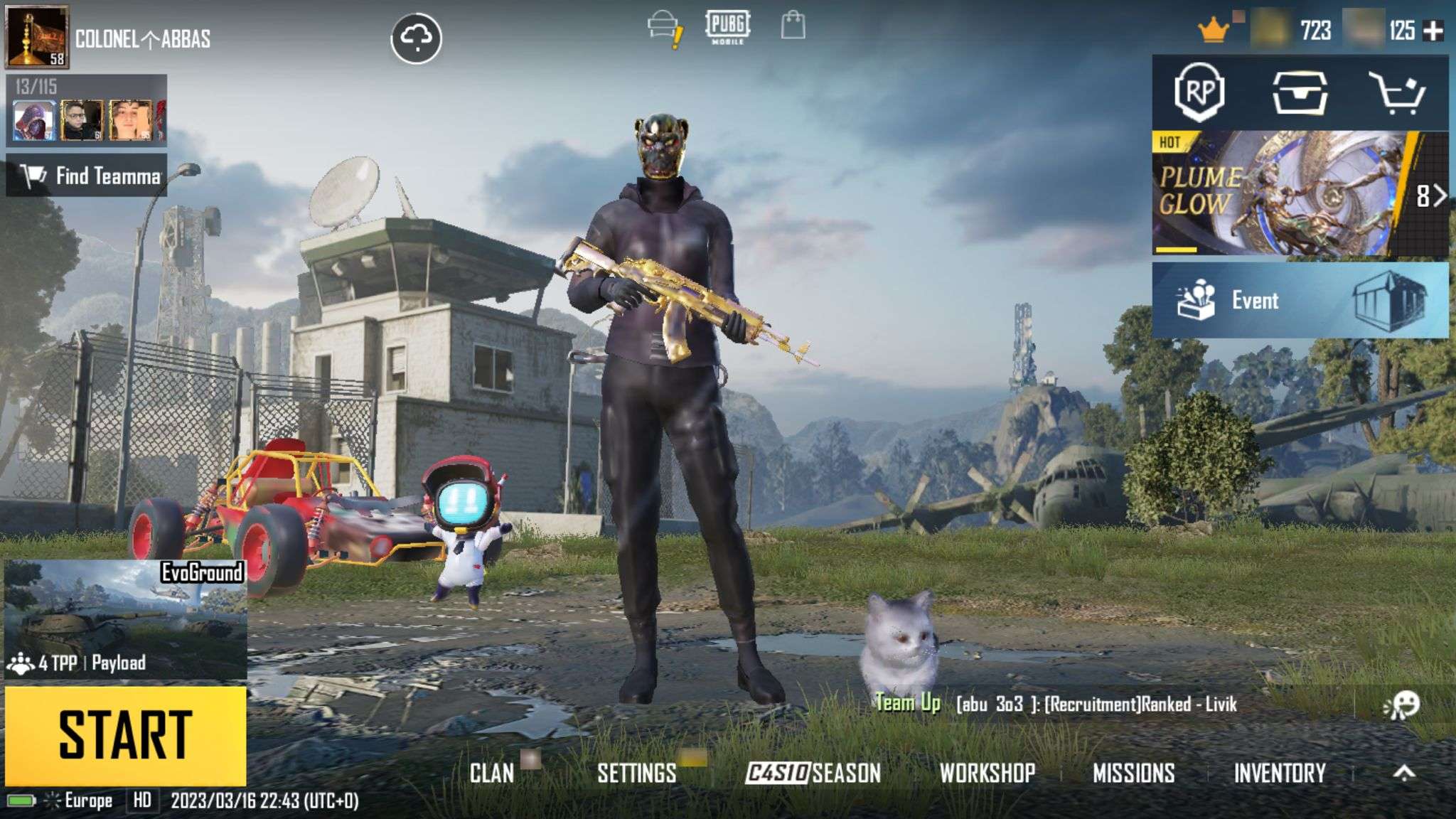
Task: Open the Find Teammates panel
Action: pos(87,176)
